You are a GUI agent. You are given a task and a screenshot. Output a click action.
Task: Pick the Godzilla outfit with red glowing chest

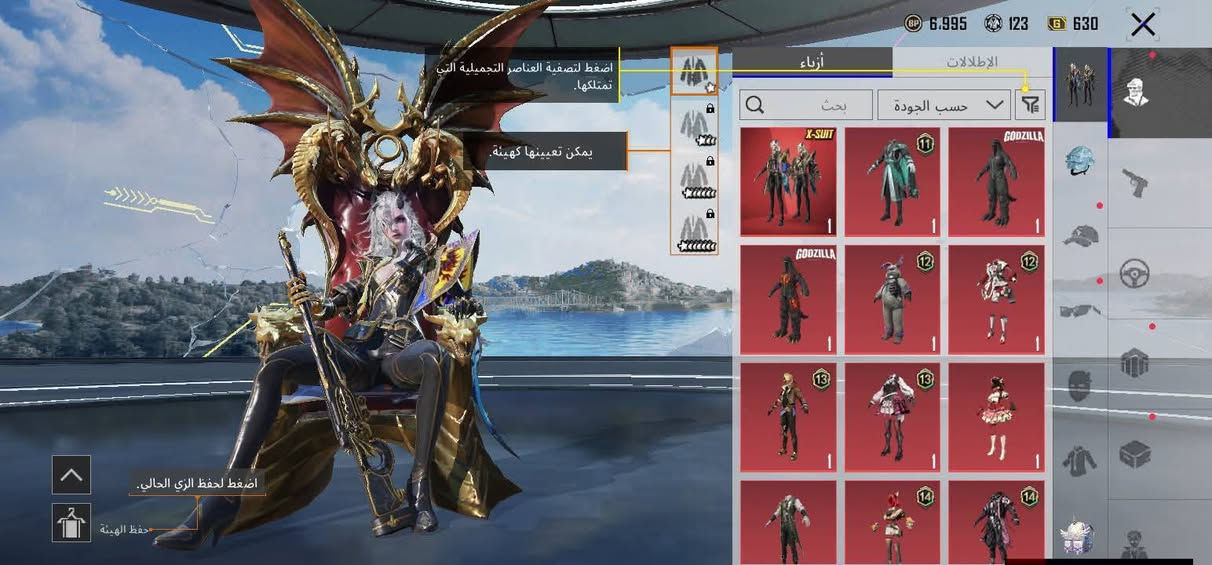point(788,299)
